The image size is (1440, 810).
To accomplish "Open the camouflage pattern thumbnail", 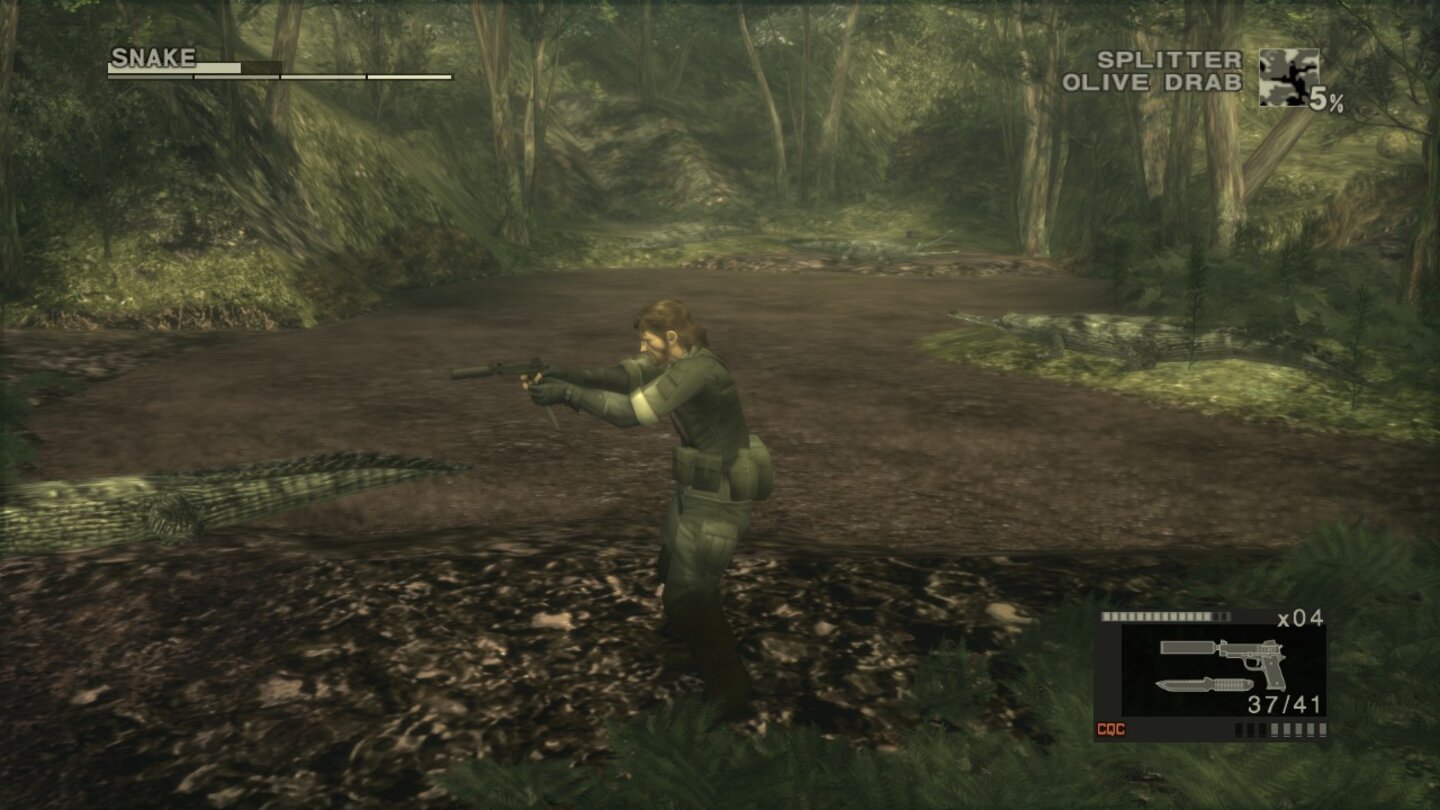I will click(1291, 75).
